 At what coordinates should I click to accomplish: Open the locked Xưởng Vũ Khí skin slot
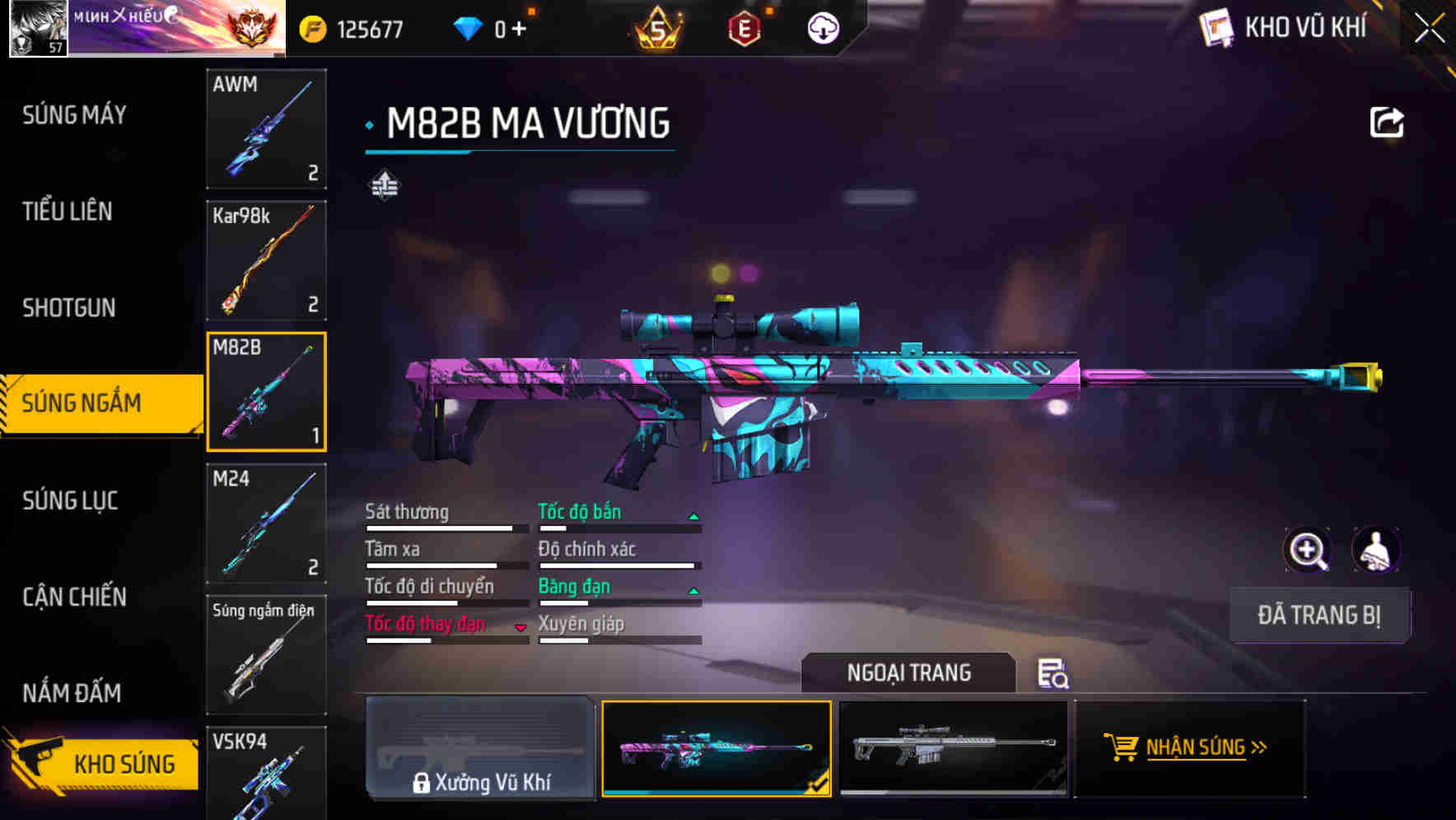tap(480, 749)
